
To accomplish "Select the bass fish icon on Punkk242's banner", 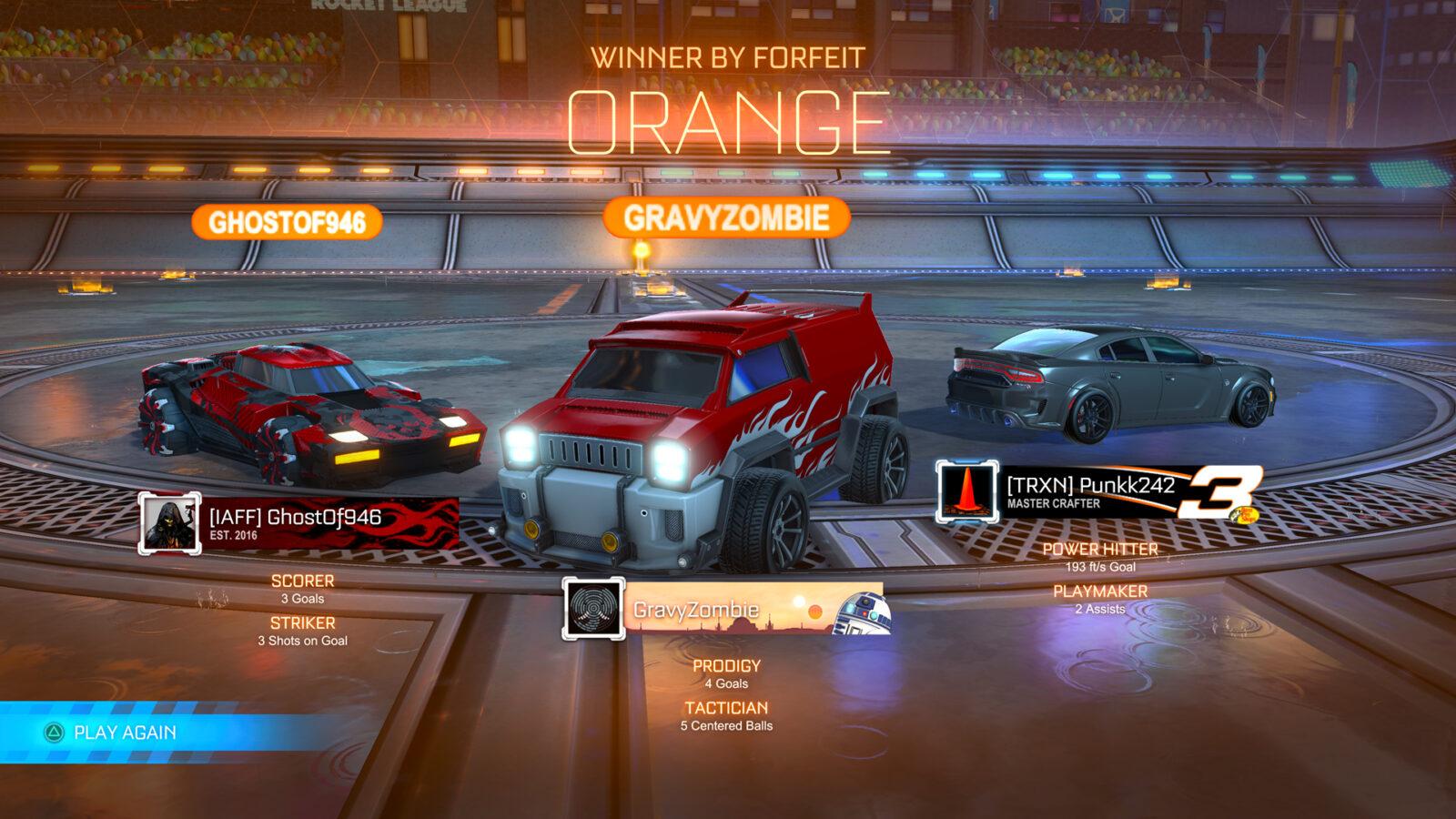I will tap(1245, 515).
